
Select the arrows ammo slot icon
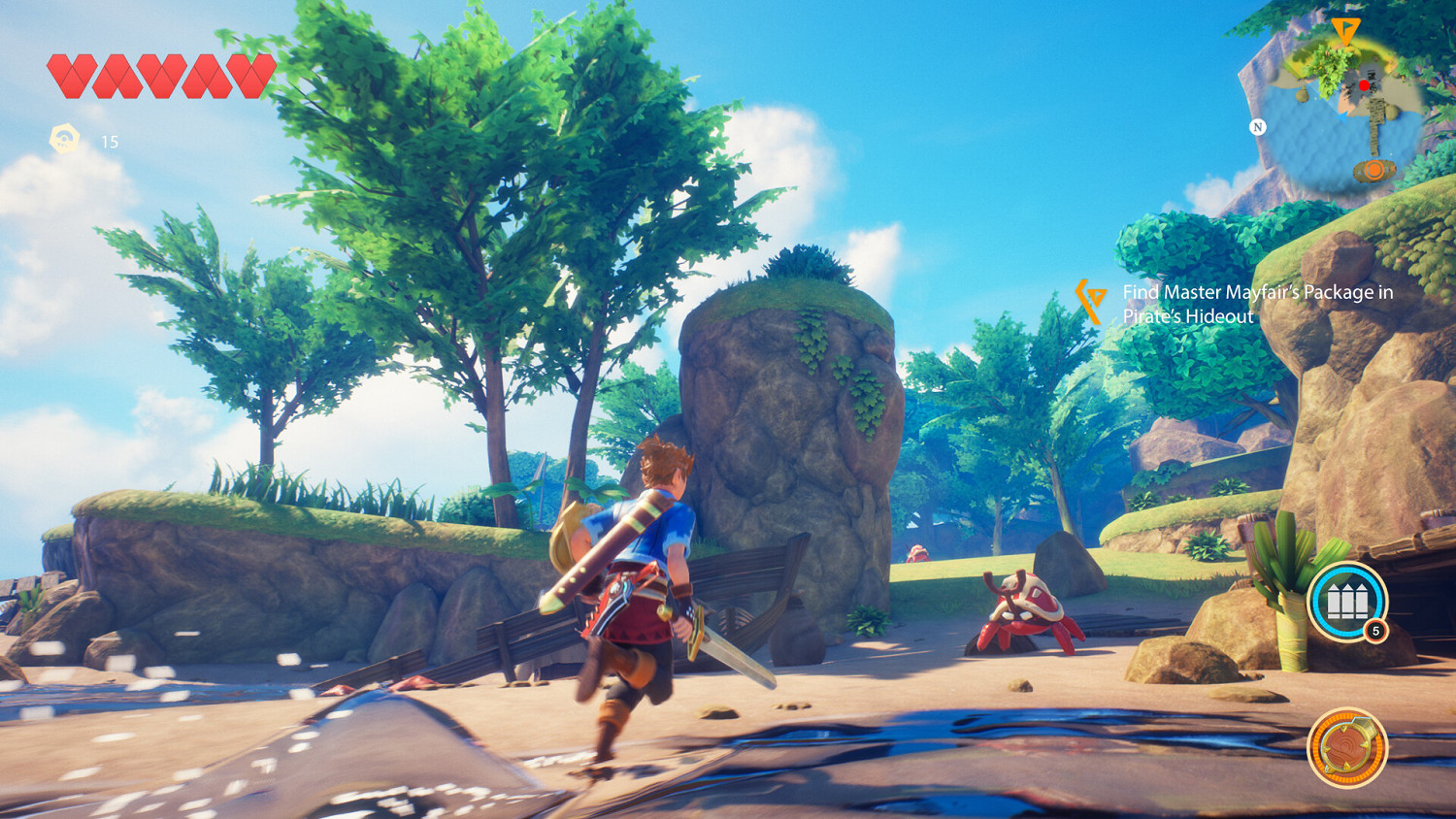[x=1347, y=602]
